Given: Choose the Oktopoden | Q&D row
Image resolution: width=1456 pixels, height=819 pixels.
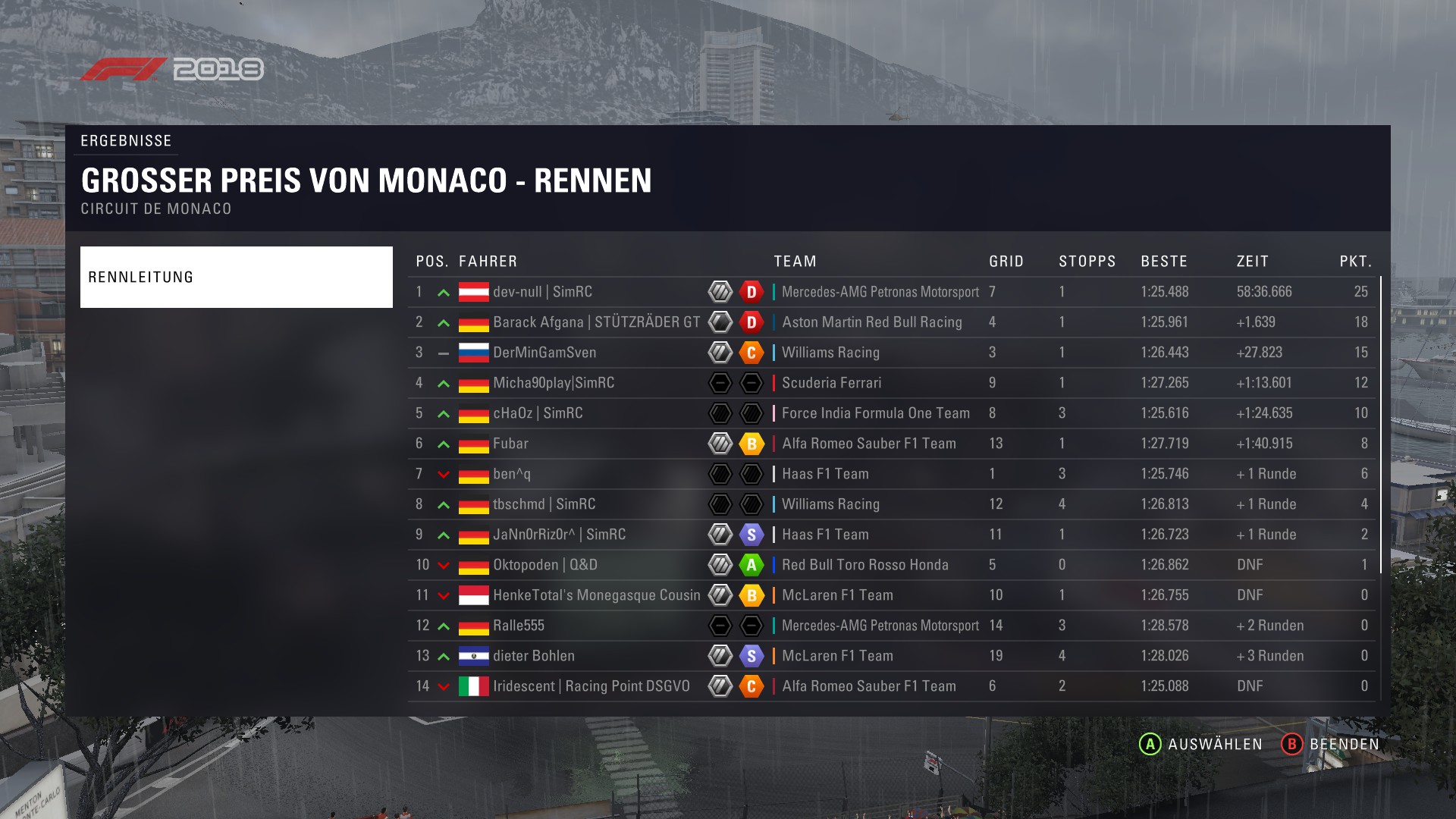Looking at the screenshot, I should (544, 565).
